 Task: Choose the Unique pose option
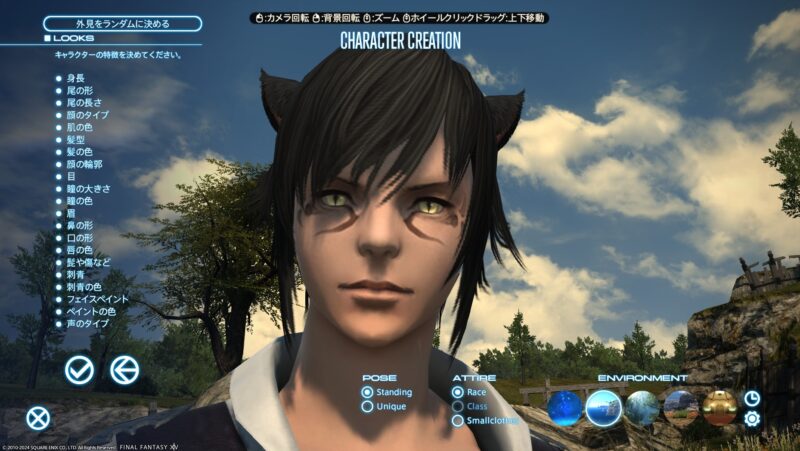(384, 407)
